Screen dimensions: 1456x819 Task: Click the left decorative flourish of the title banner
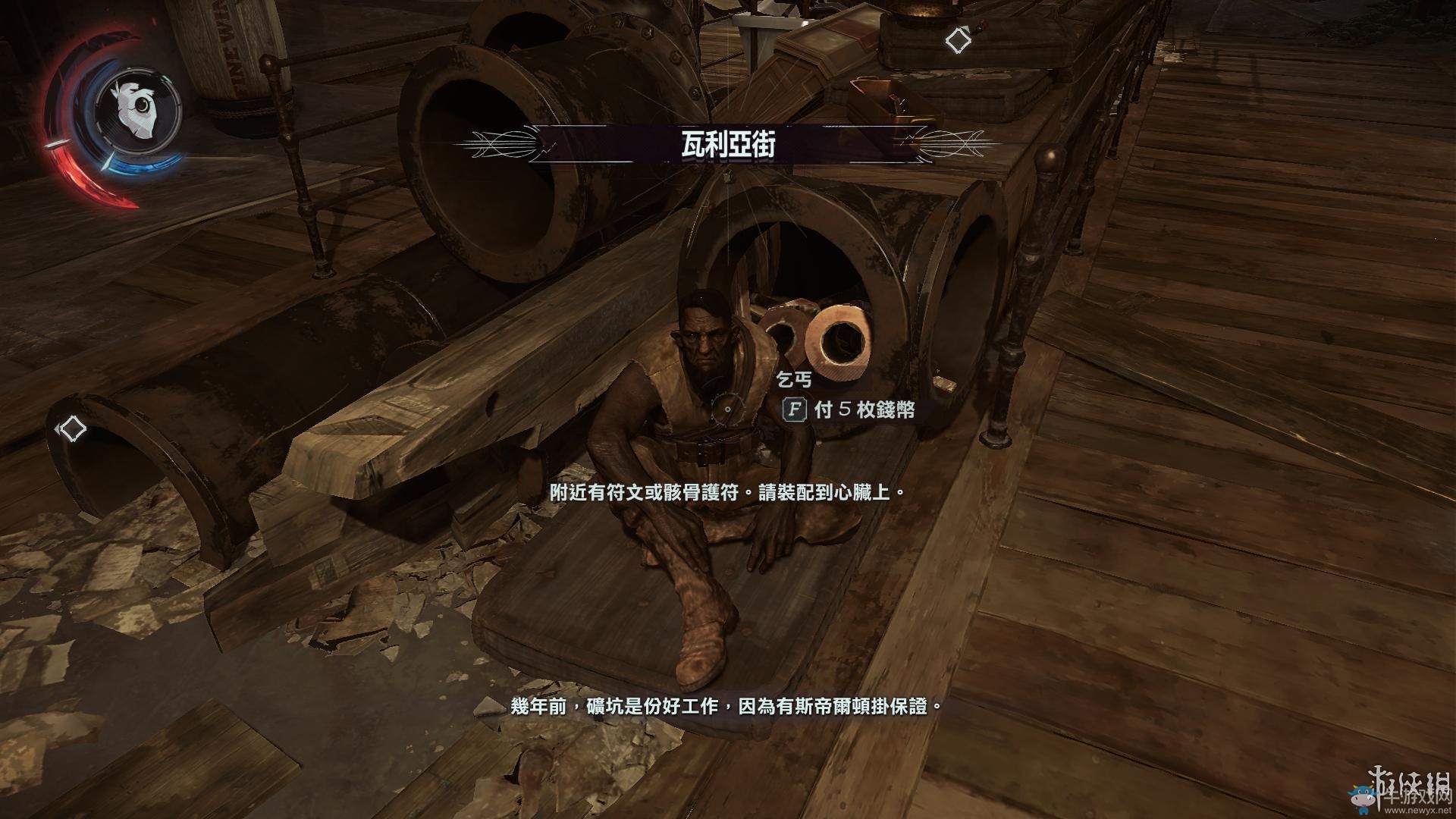pyautogui.click(x=500, y=145)
